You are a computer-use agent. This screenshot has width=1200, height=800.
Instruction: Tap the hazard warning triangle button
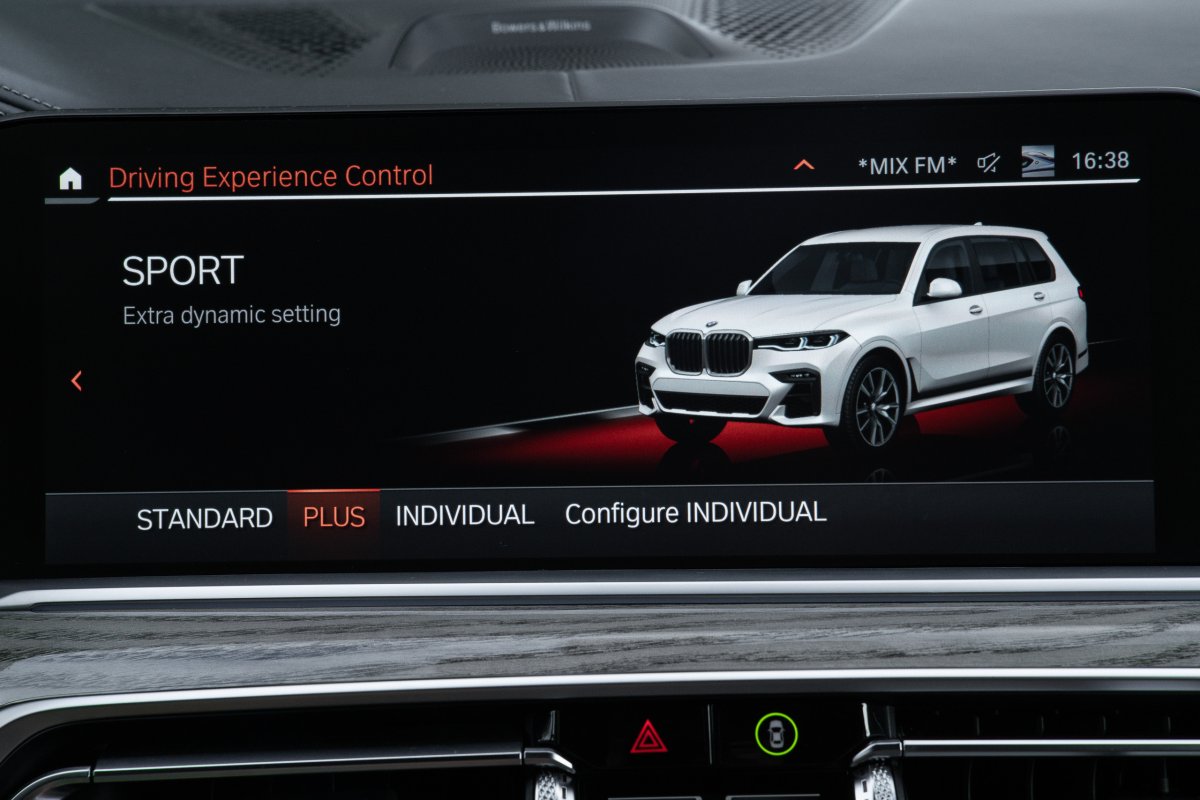pos(648,737)
